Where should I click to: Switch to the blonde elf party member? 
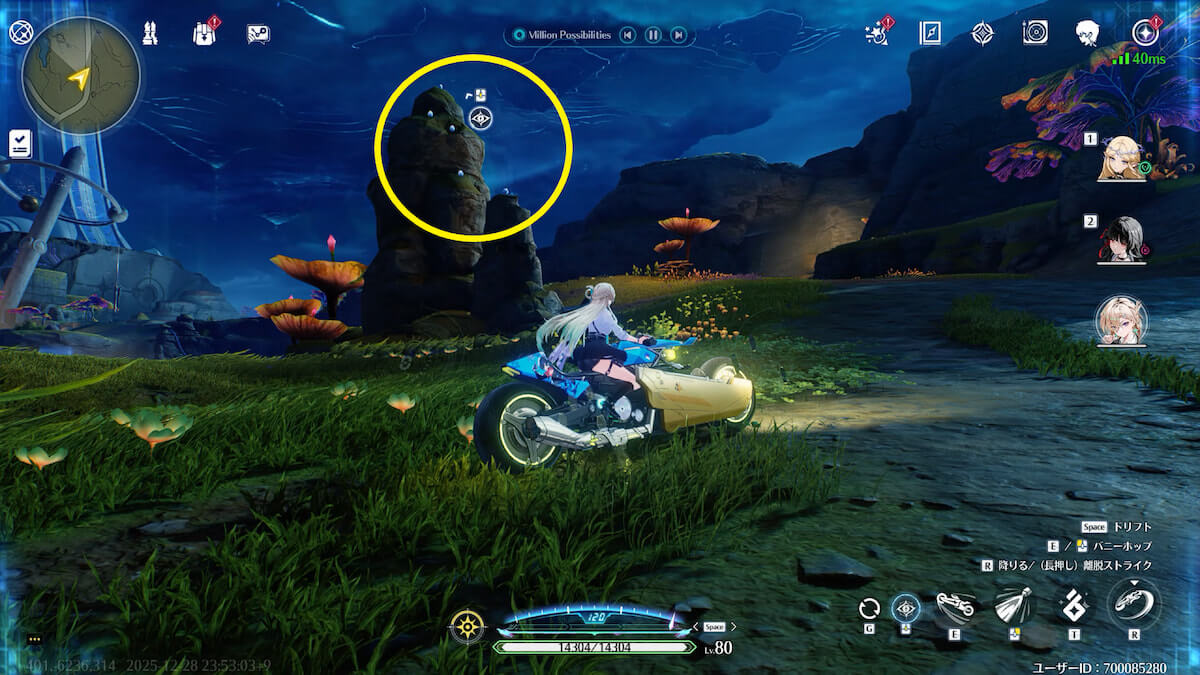(1122, 158)
